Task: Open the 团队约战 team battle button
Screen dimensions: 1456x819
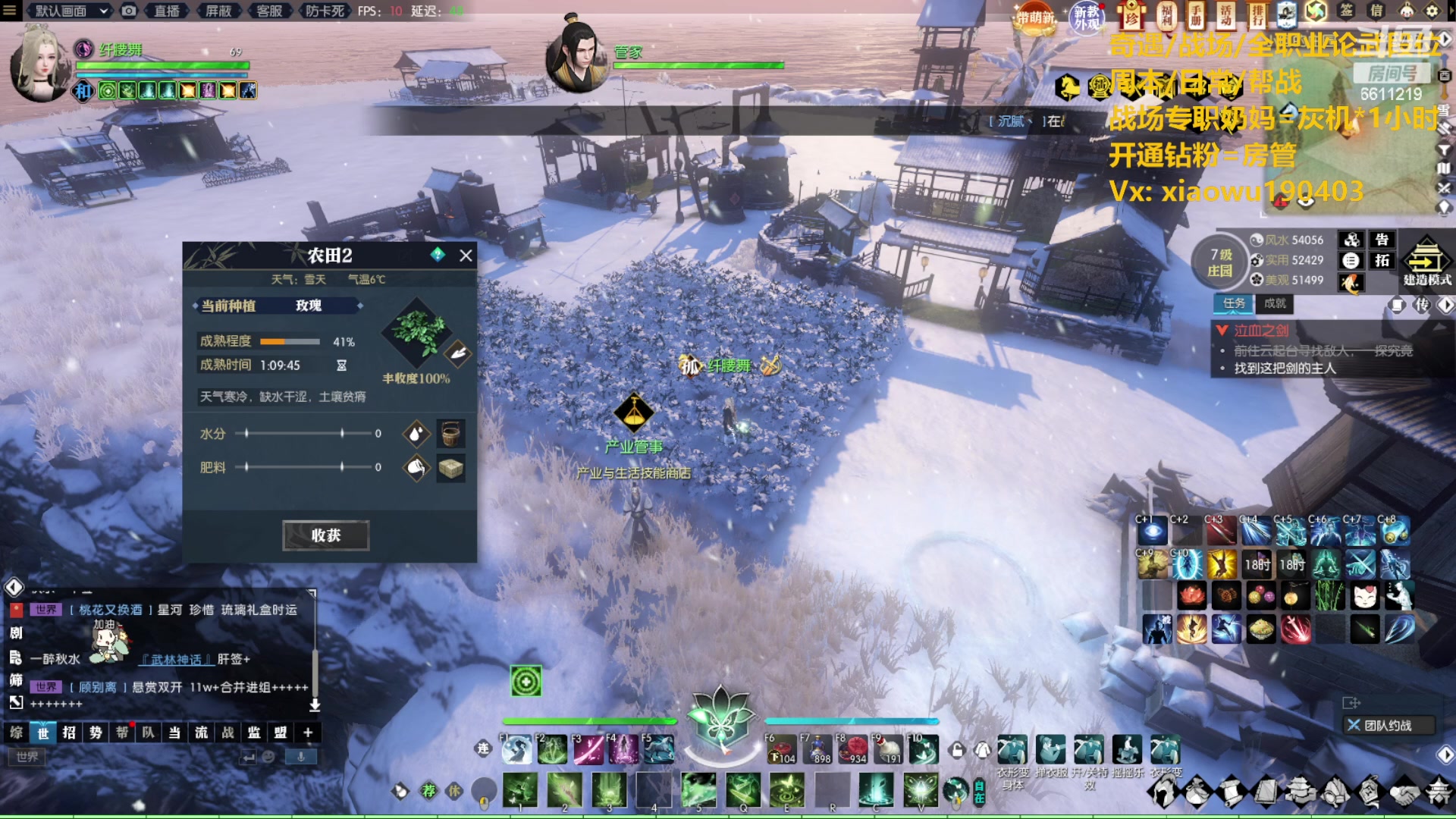Action: click(1388, 726)
